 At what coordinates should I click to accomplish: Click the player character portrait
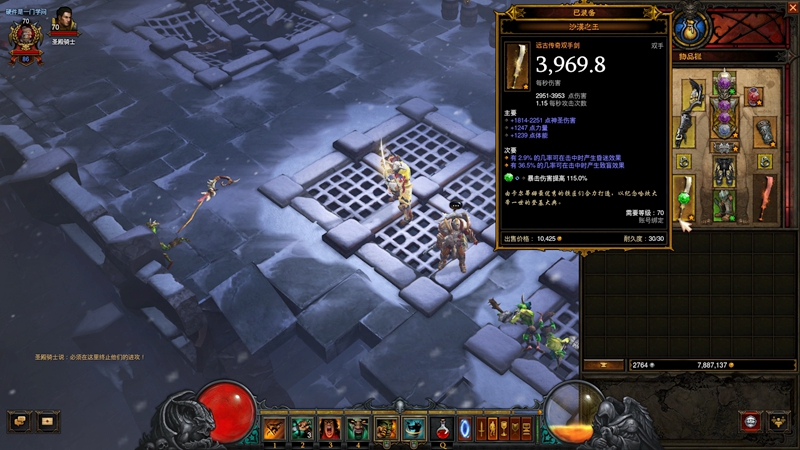tap(24, 38)
